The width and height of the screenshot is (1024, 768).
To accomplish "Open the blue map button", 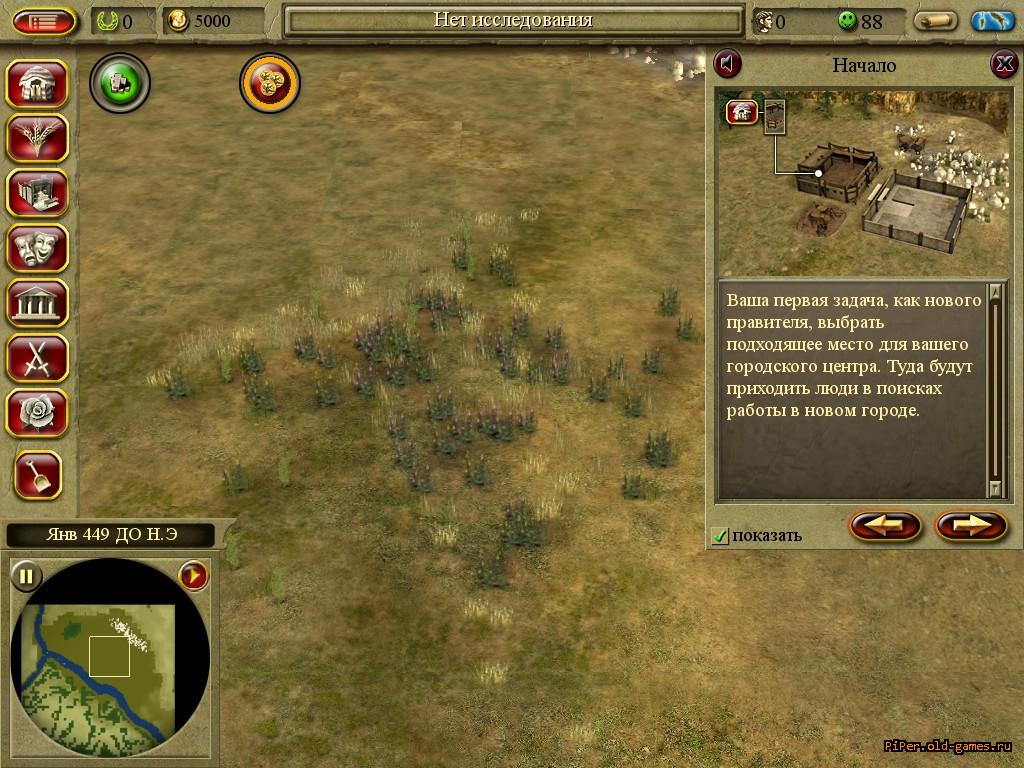I will pos(992,21).
